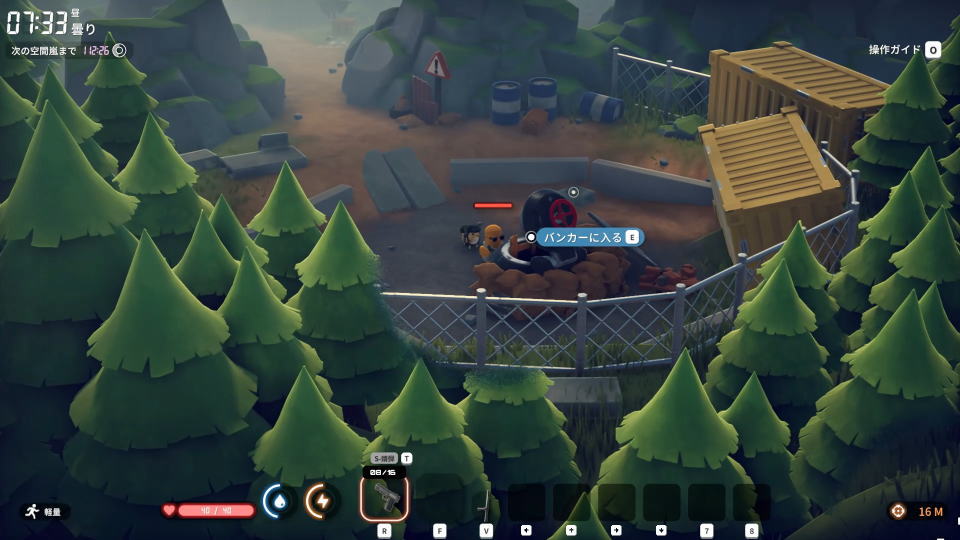960x540 pixels.
Task: Choose the バンカーに入る bunker prompt
Action: point(587,237)
